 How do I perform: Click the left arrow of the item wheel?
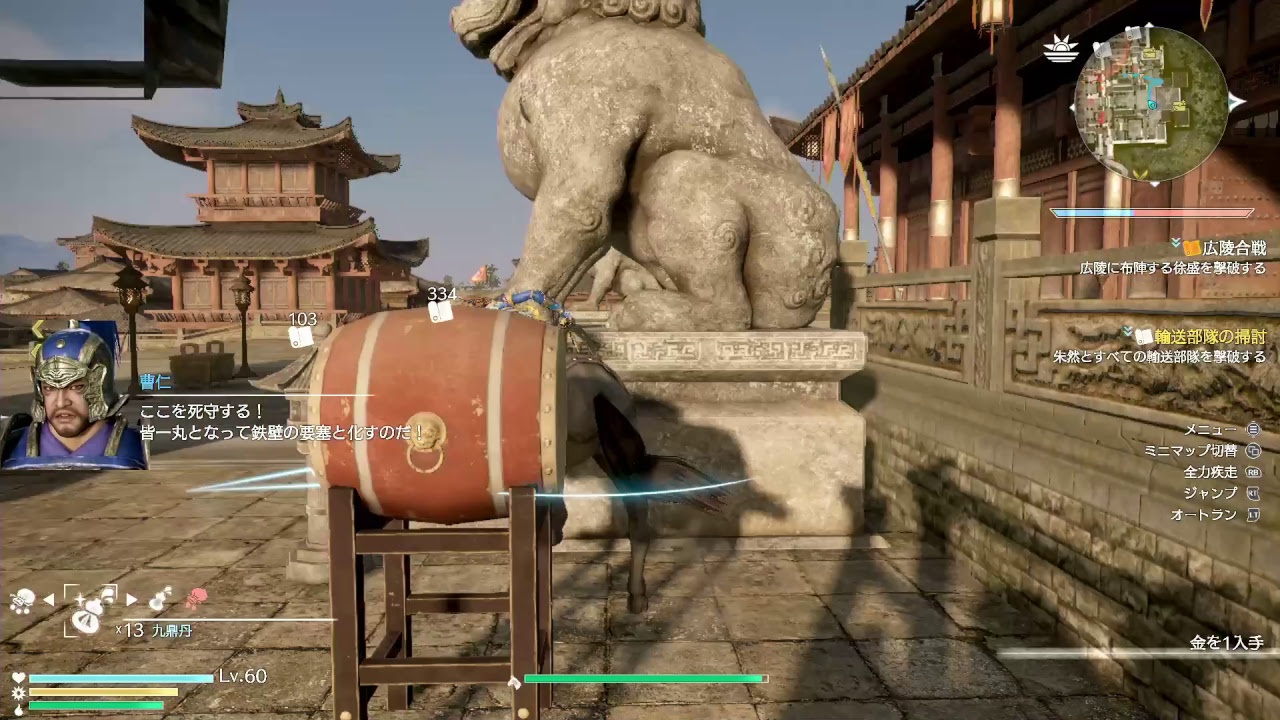48,599
